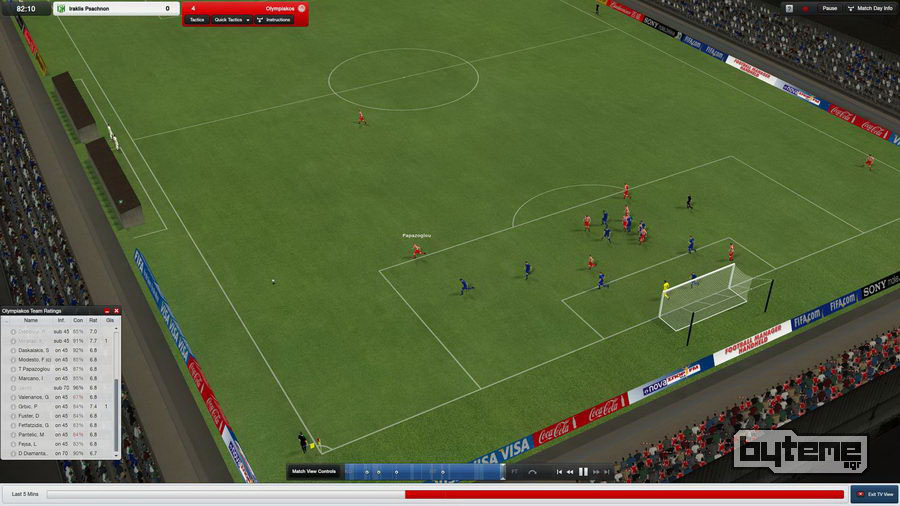Pause highlight playback in view controls
This screenshot has height=506, width=900.
[583, 471]
